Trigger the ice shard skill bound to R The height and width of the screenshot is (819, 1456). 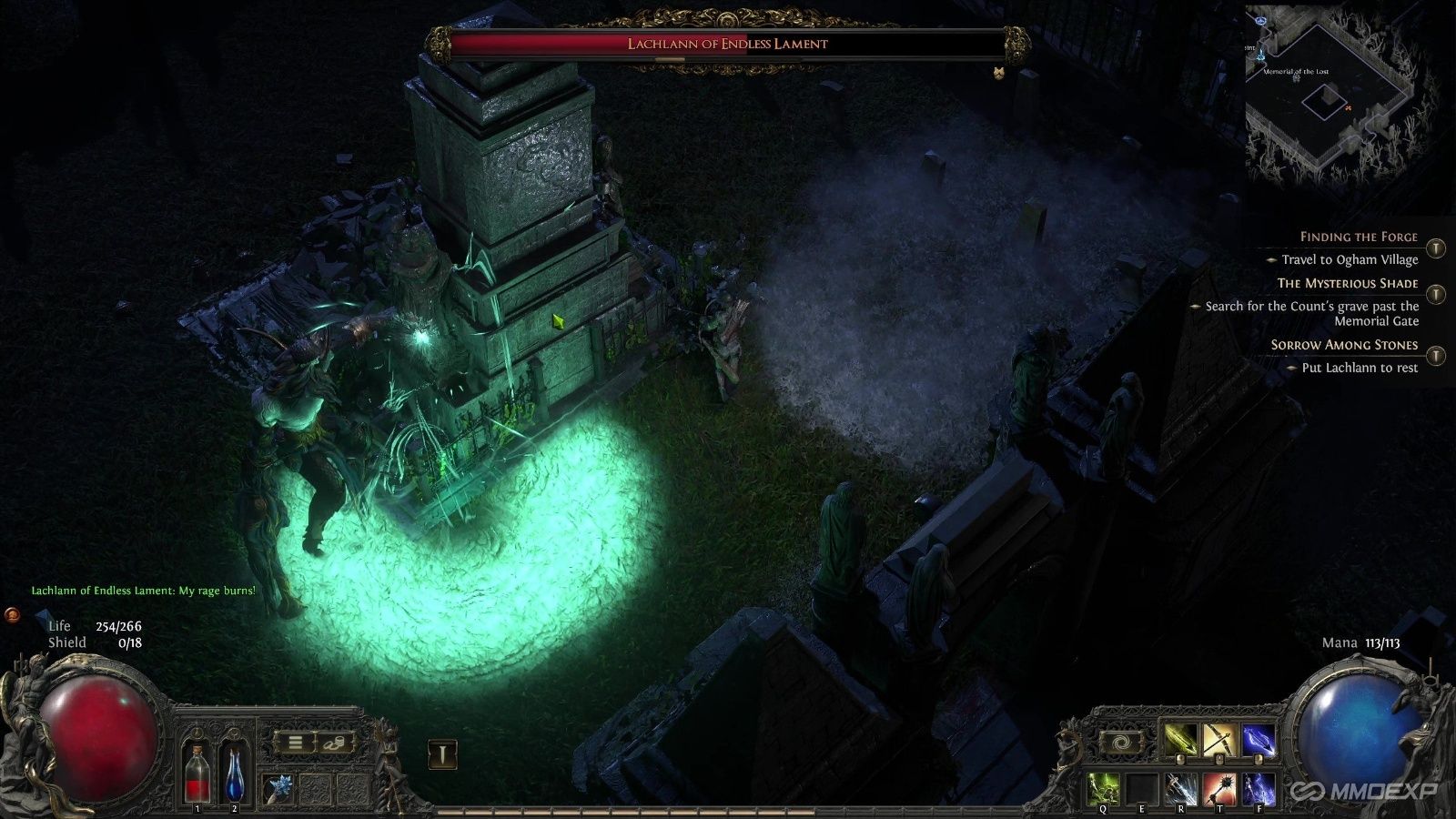click(x=1181, y=786)
